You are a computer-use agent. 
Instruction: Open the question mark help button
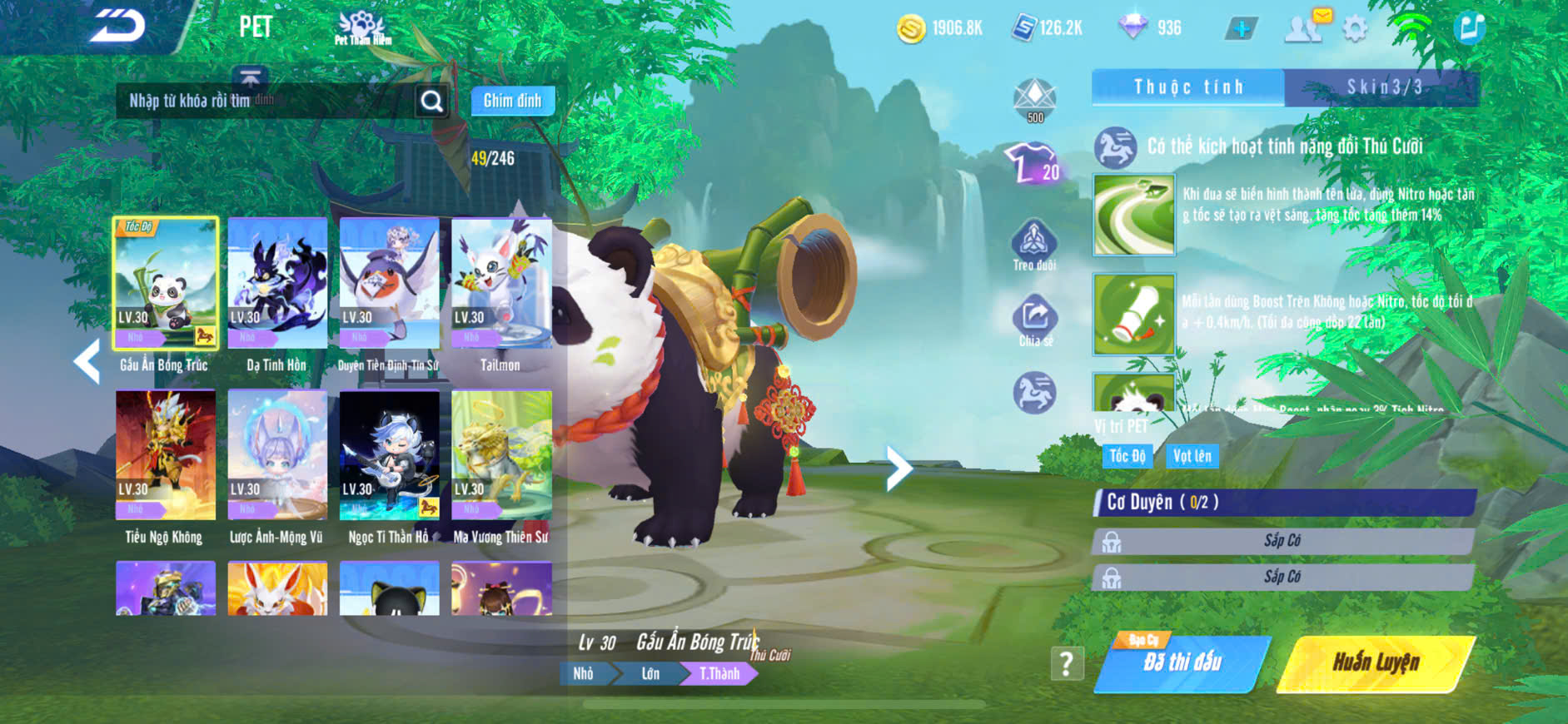pos(1066,663)
